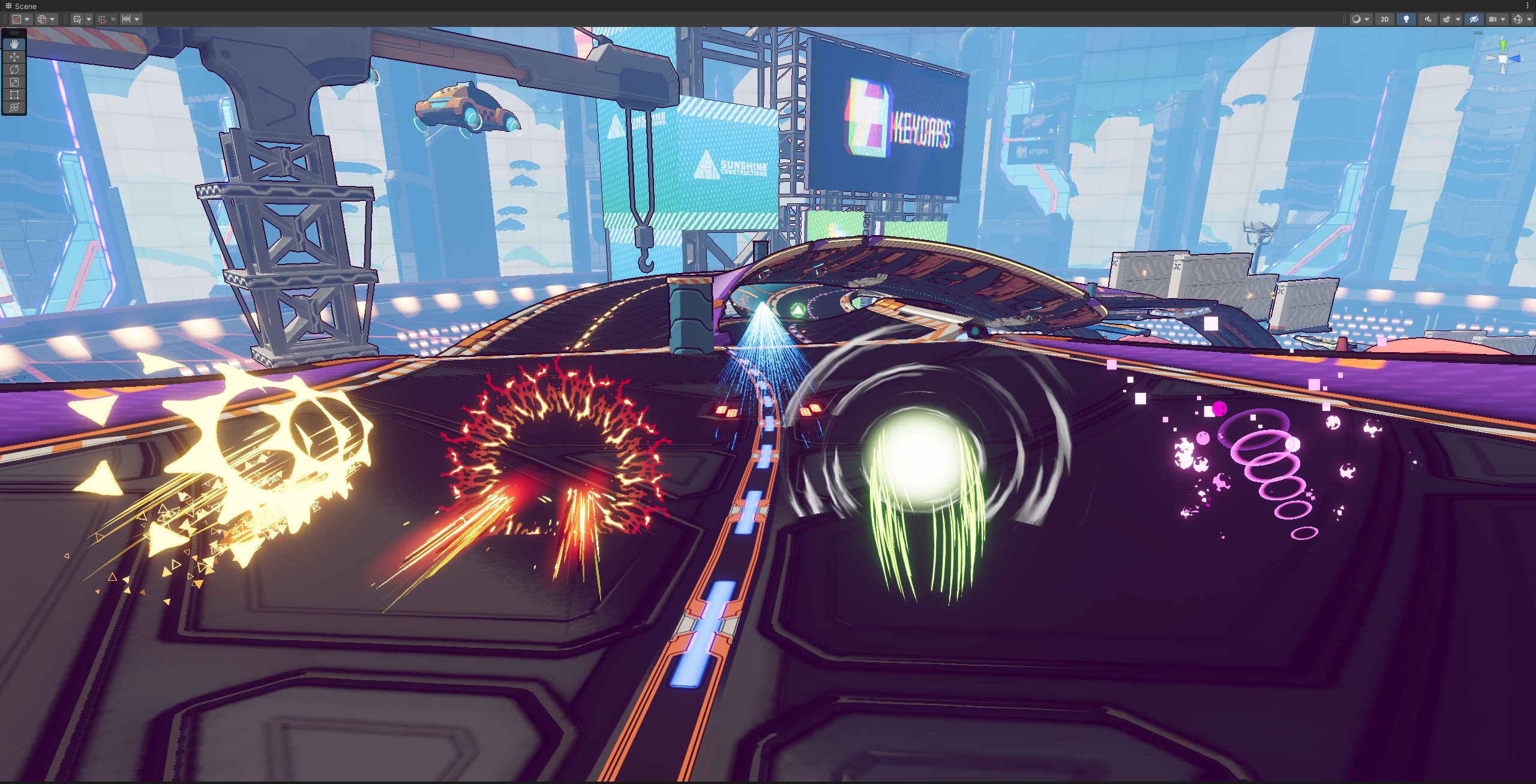Select the combined Transform tool

click(x=14, y=107)
